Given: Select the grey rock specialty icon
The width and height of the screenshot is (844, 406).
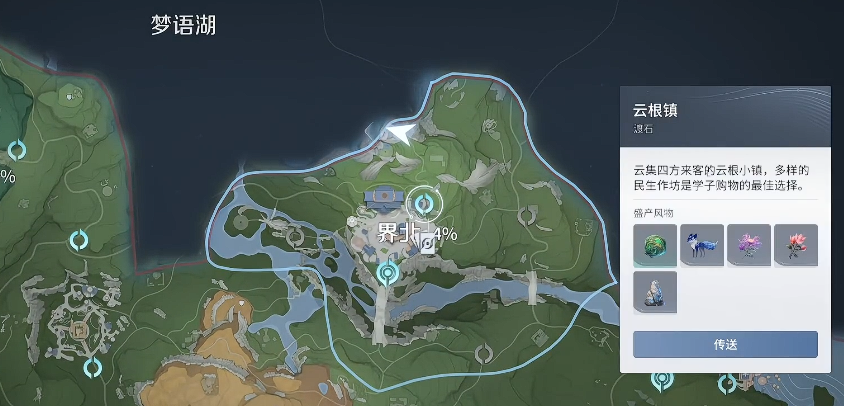Looking at the screenshot, I should pos(654,292).
